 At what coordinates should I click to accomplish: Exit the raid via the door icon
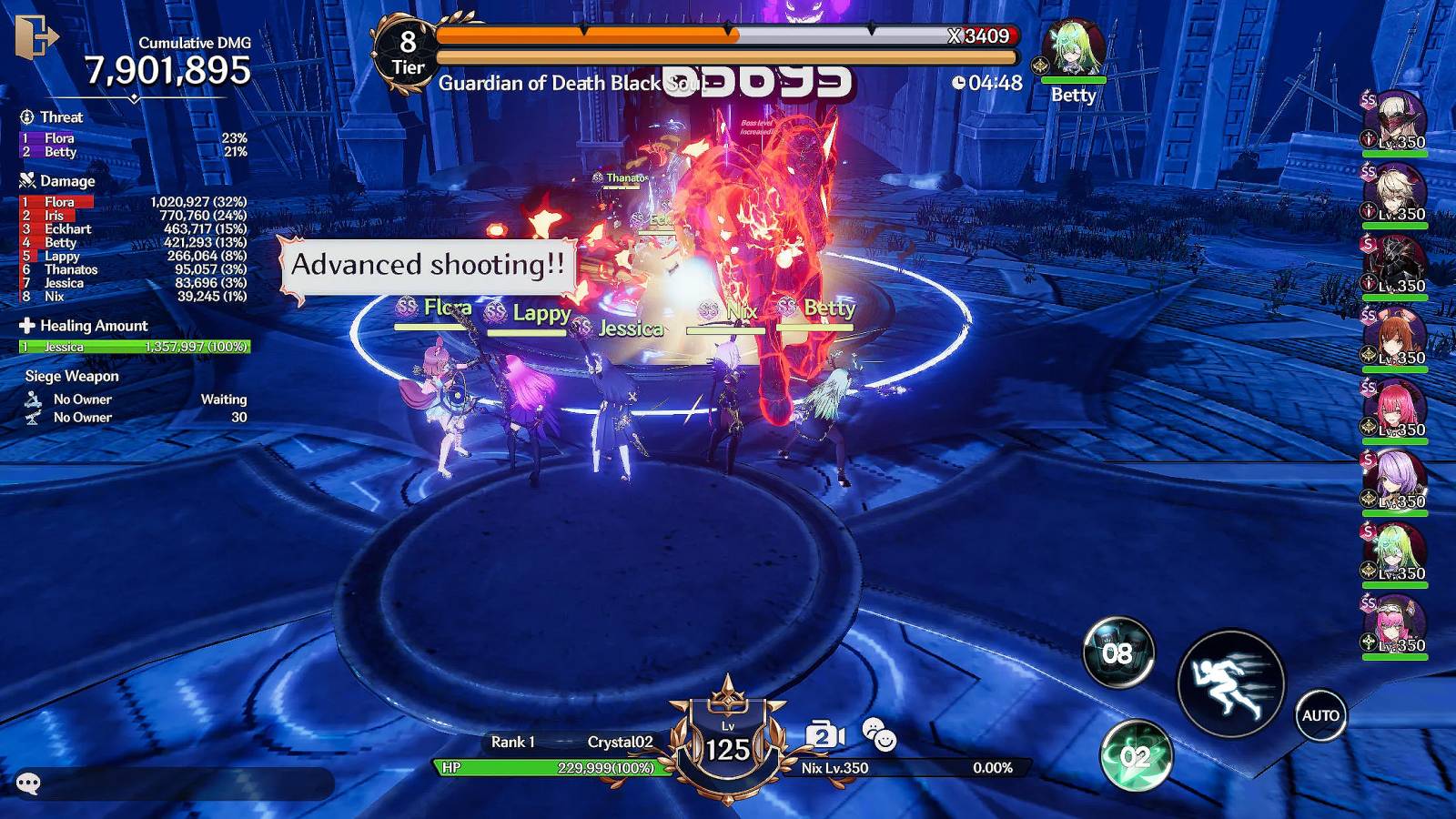35,36
